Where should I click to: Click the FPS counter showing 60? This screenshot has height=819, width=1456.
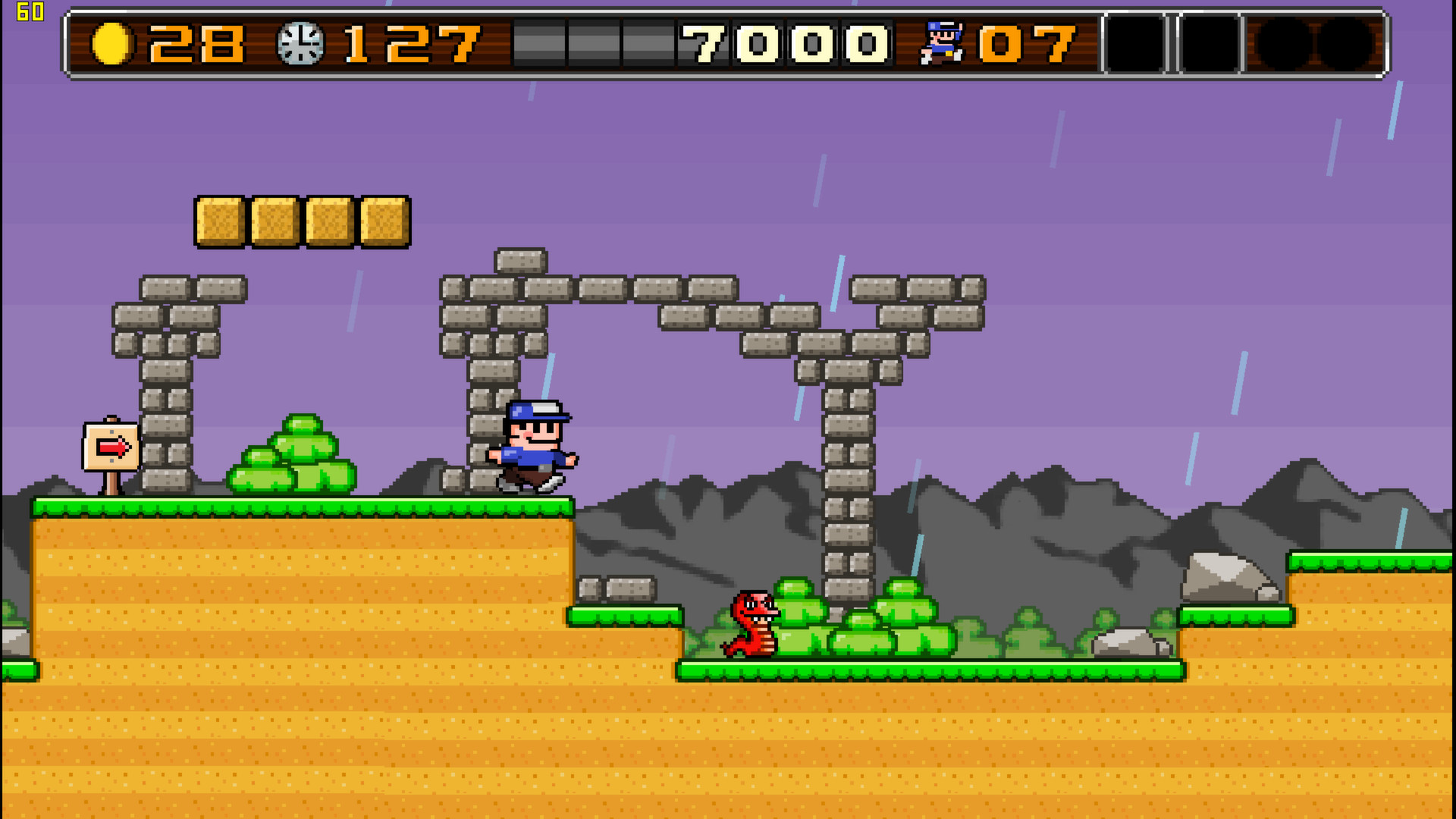[30, 11]
